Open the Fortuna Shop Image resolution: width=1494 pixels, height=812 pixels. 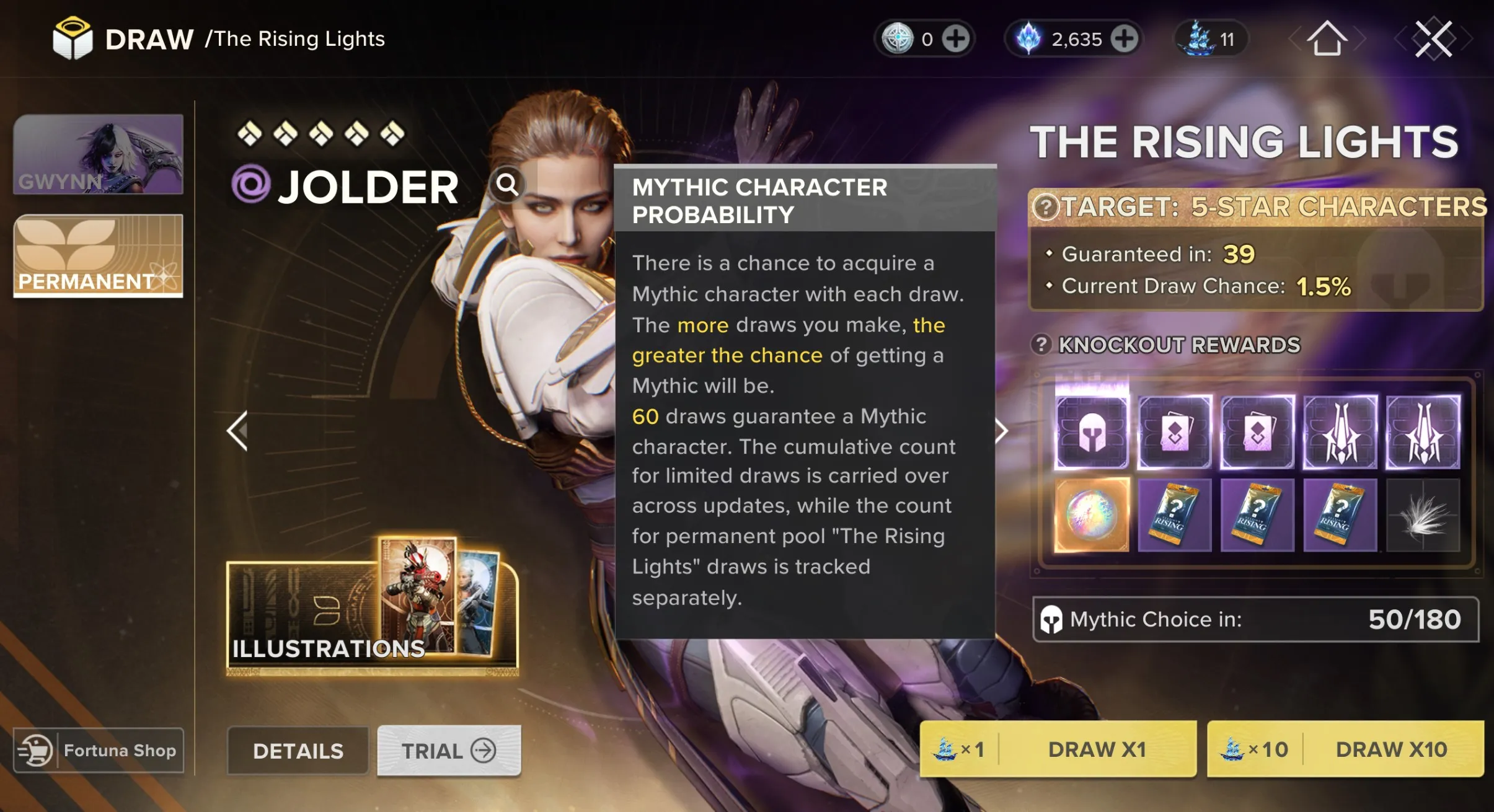pyautogui.click(x=99, y=751)
